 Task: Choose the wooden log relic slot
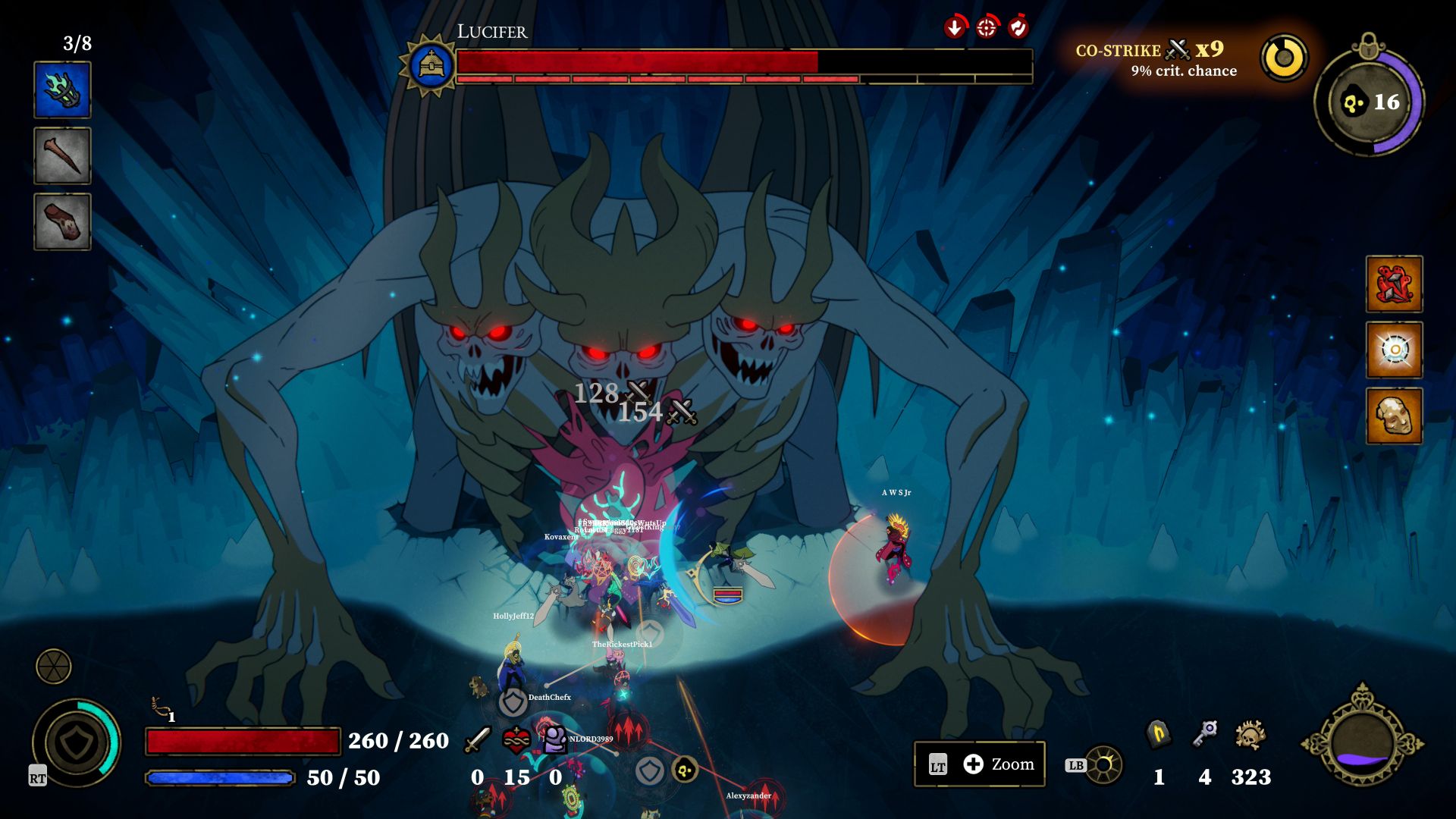click(62, 221)
